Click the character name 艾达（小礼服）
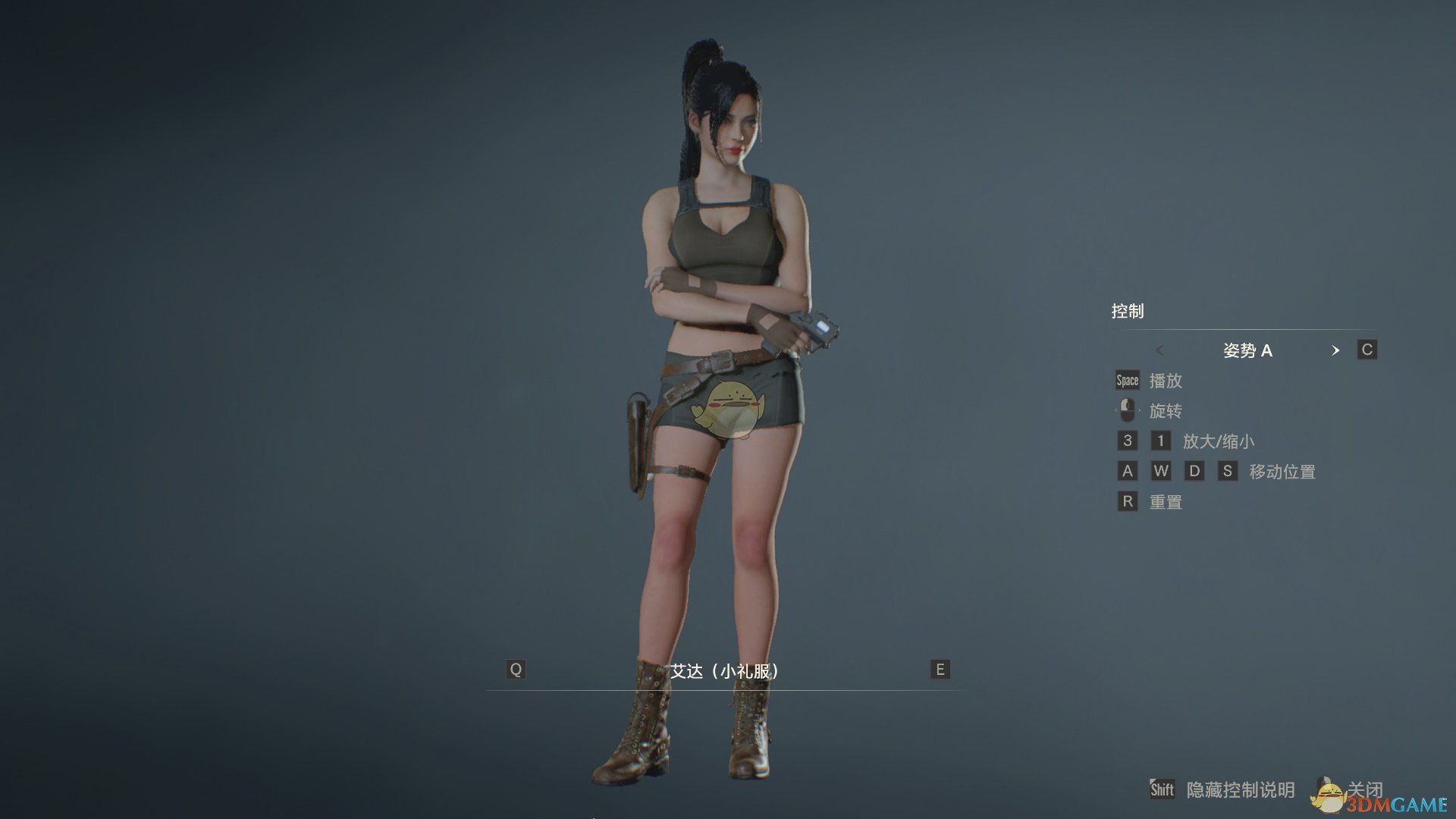The width and height of the screenshot is (1456, 819). (x=726, y=670)
